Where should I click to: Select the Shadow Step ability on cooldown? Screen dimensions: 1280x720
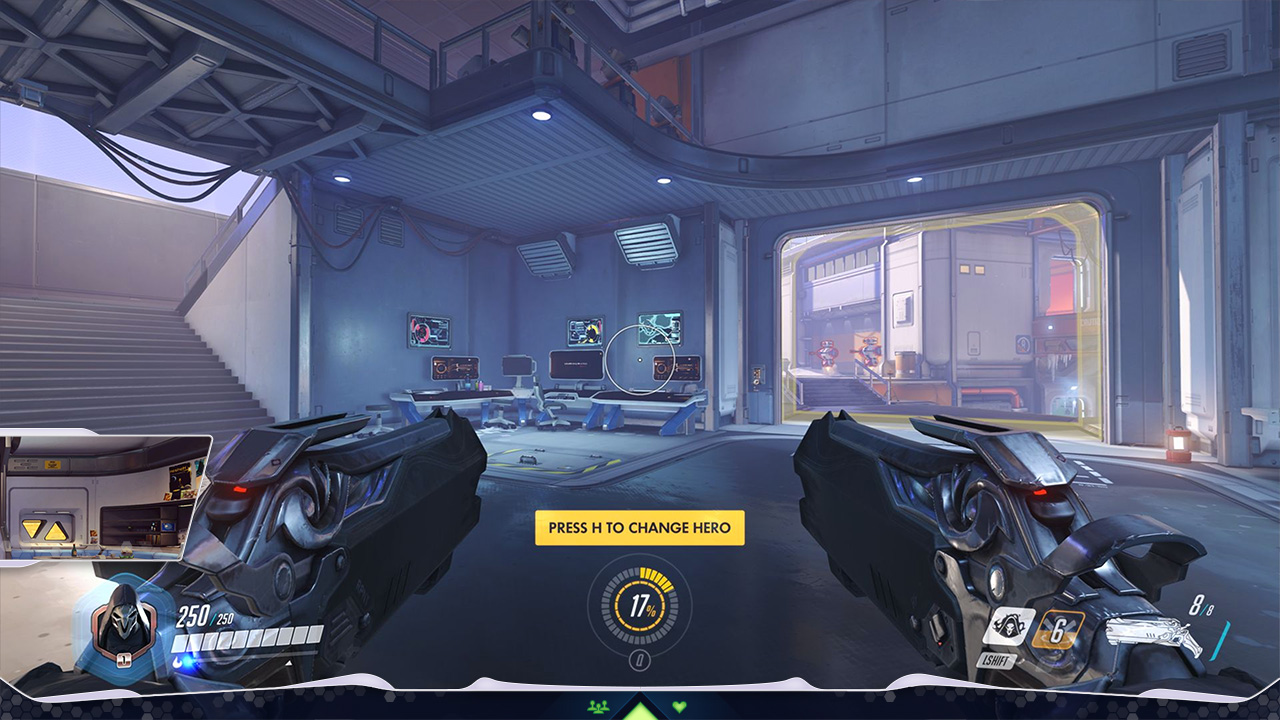[x=1059, y=629]
